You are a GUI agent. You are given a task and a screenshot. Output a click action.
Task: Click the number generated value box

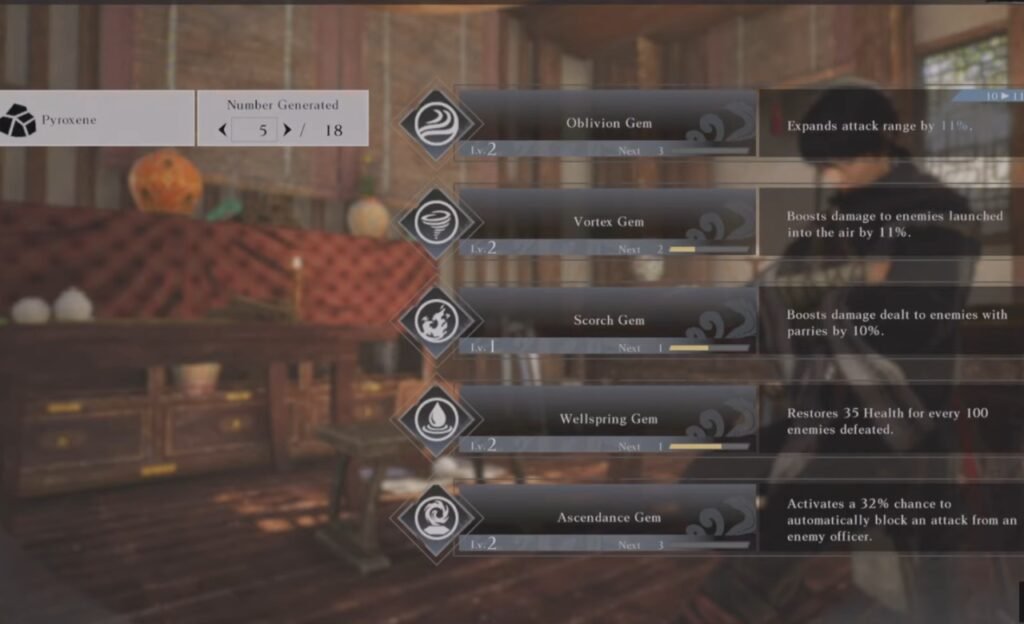(x=254, y=130)
